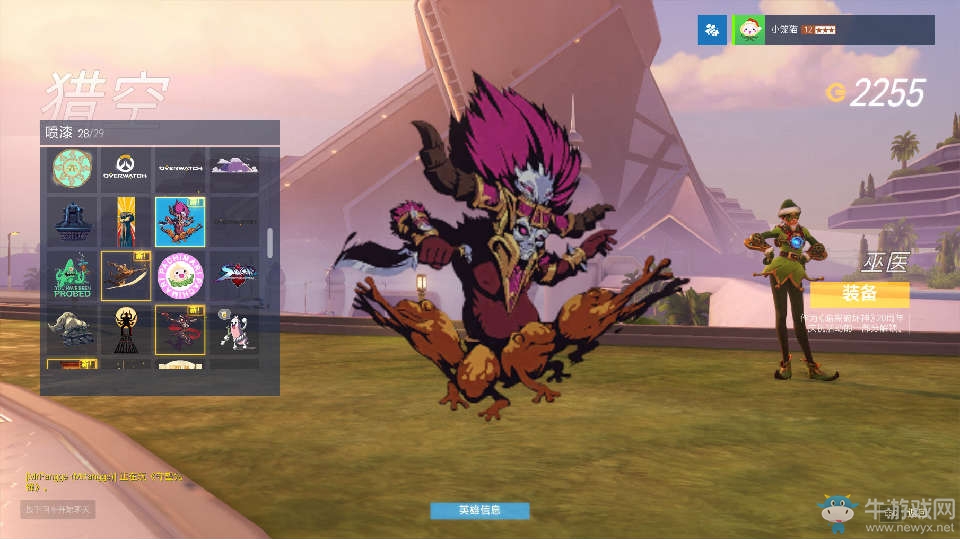
Task: Open the player profile card 小笼包
Action: pyautogui.click(x=834, y=30)
